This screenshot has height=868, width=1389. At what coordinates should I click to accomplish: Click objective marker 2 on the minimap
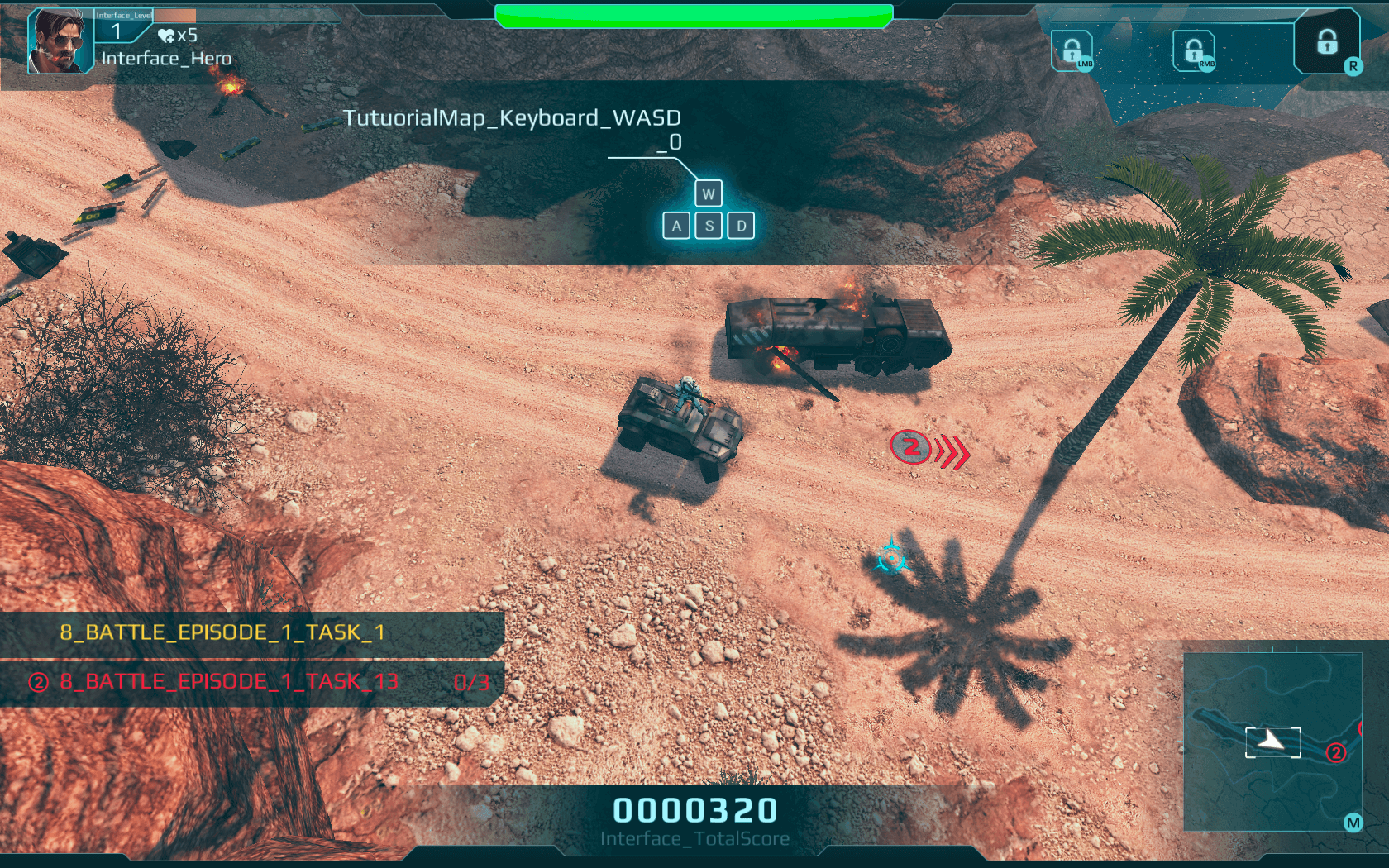click(1336, 752)
